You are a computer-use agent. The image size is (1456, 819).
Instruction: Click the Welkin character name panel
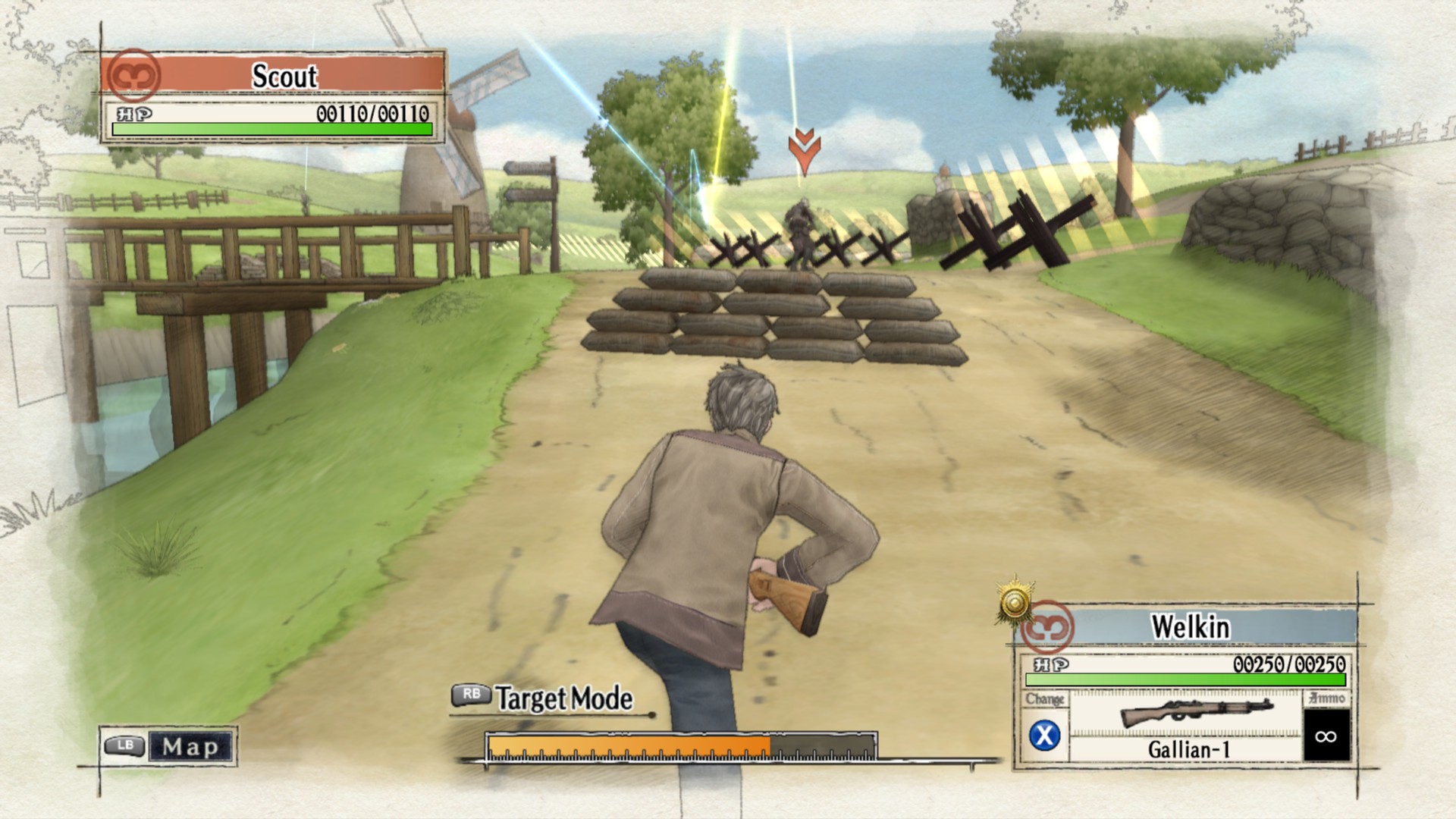click(1188, 627)
